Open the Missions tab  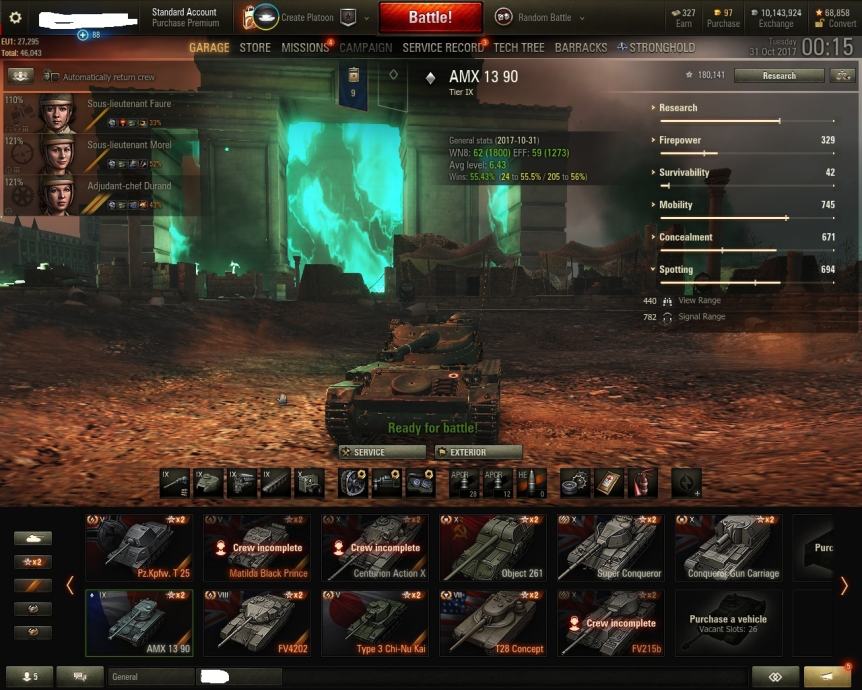point(305,47)
